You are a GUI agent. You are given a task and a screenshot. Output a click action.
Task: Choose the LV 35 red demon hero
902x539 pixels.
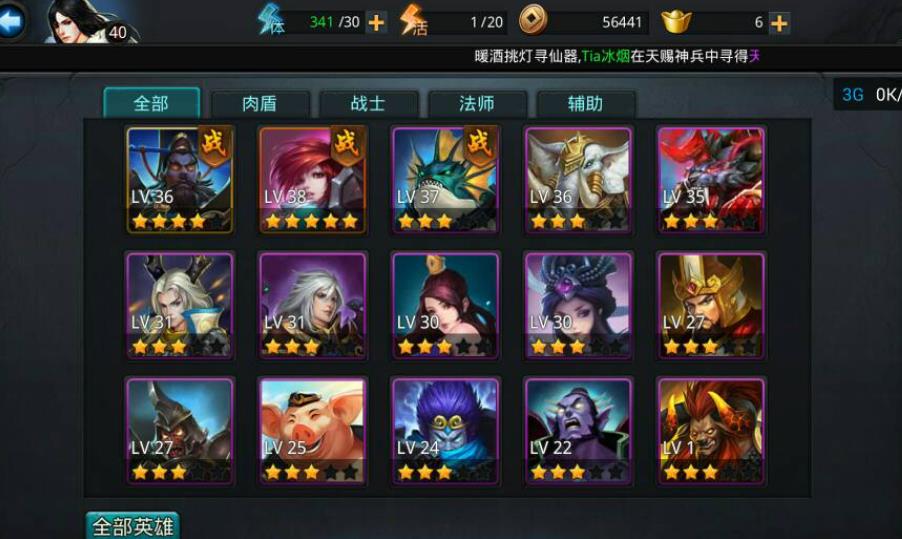click(711, 179)
